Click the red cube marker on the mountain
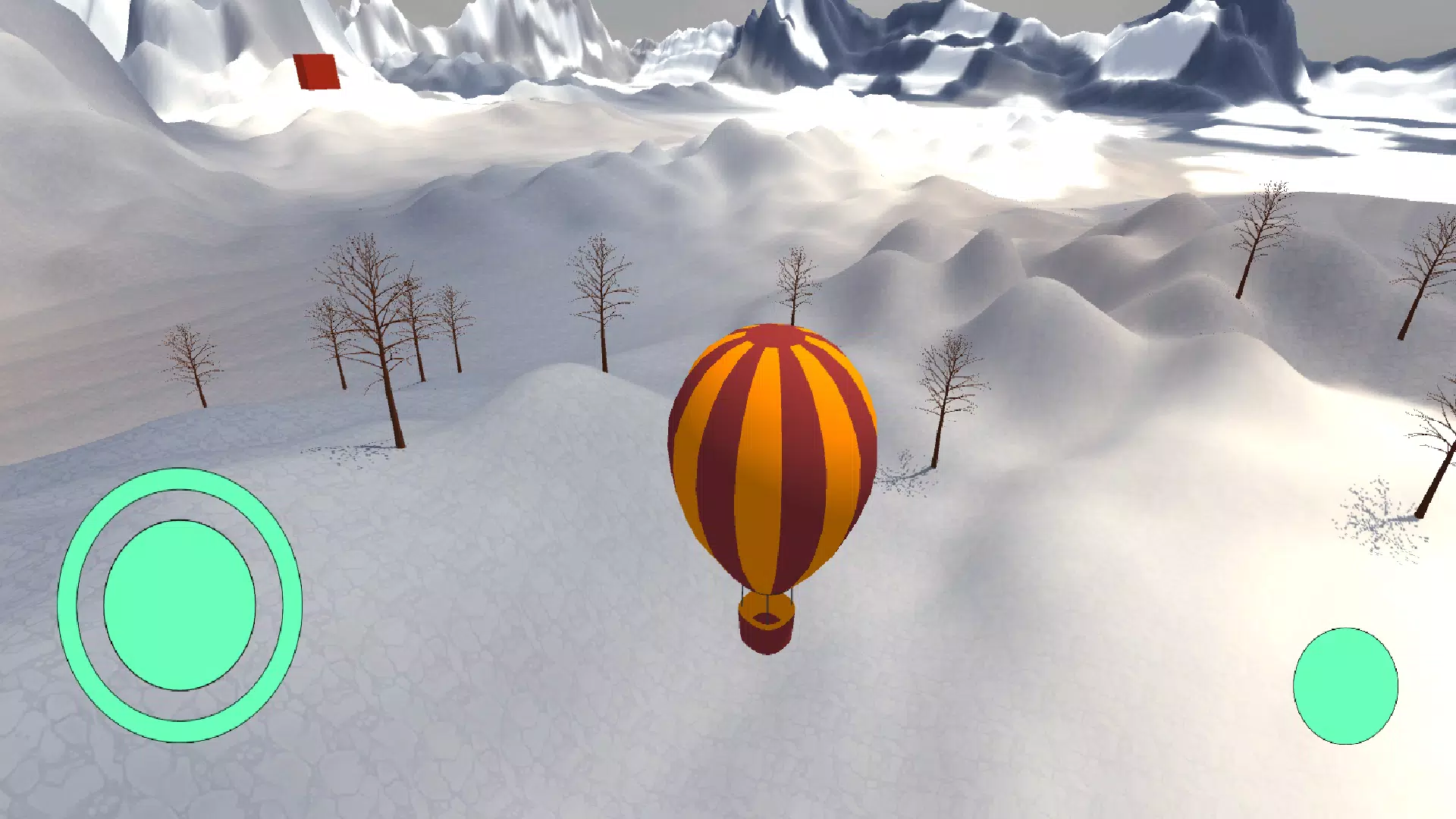This screenshot has height=819, width=1456. click(315, 71)
